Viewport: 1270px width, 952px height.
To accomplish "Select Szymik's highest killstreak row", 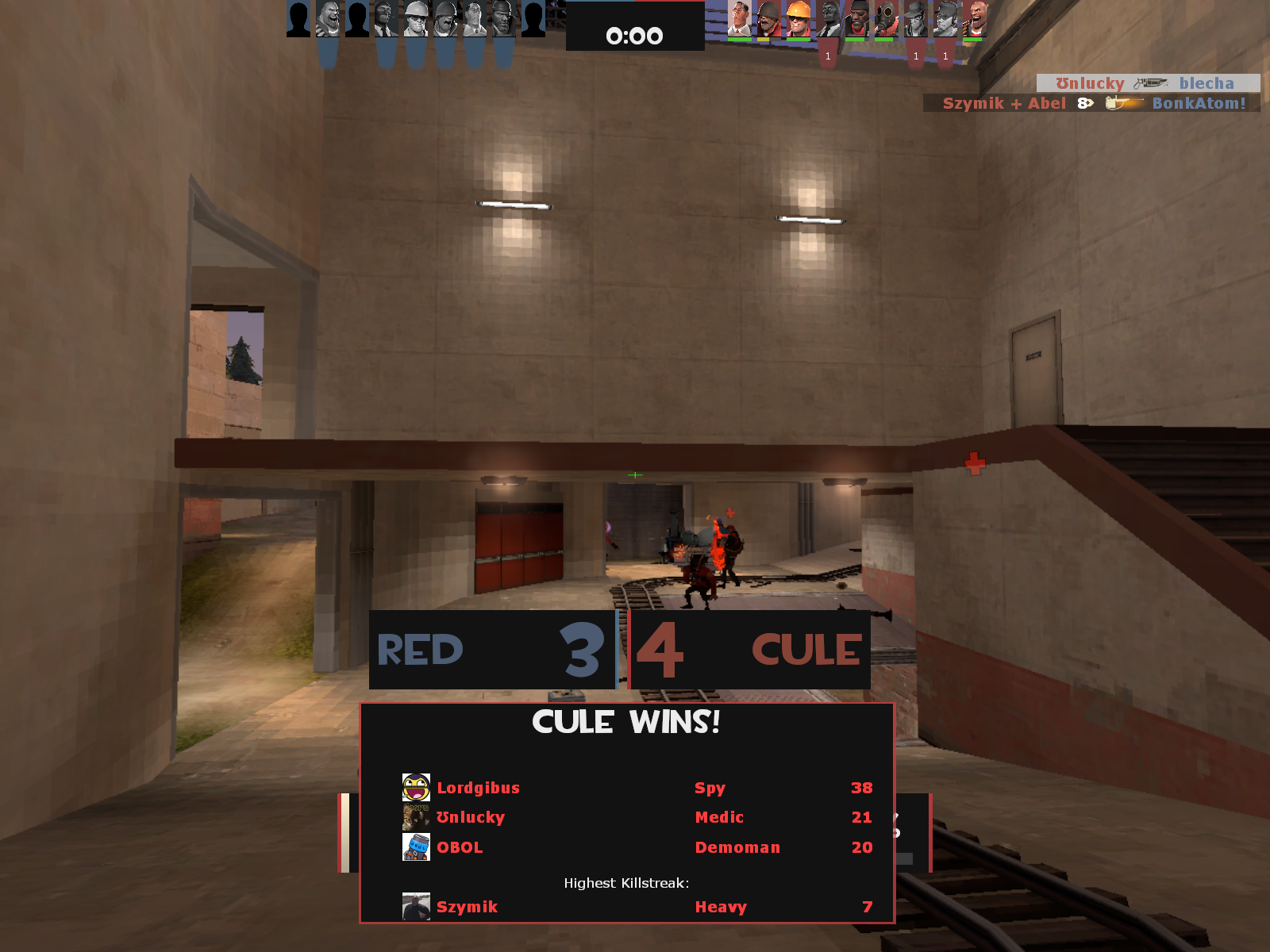I will (627, 907).
